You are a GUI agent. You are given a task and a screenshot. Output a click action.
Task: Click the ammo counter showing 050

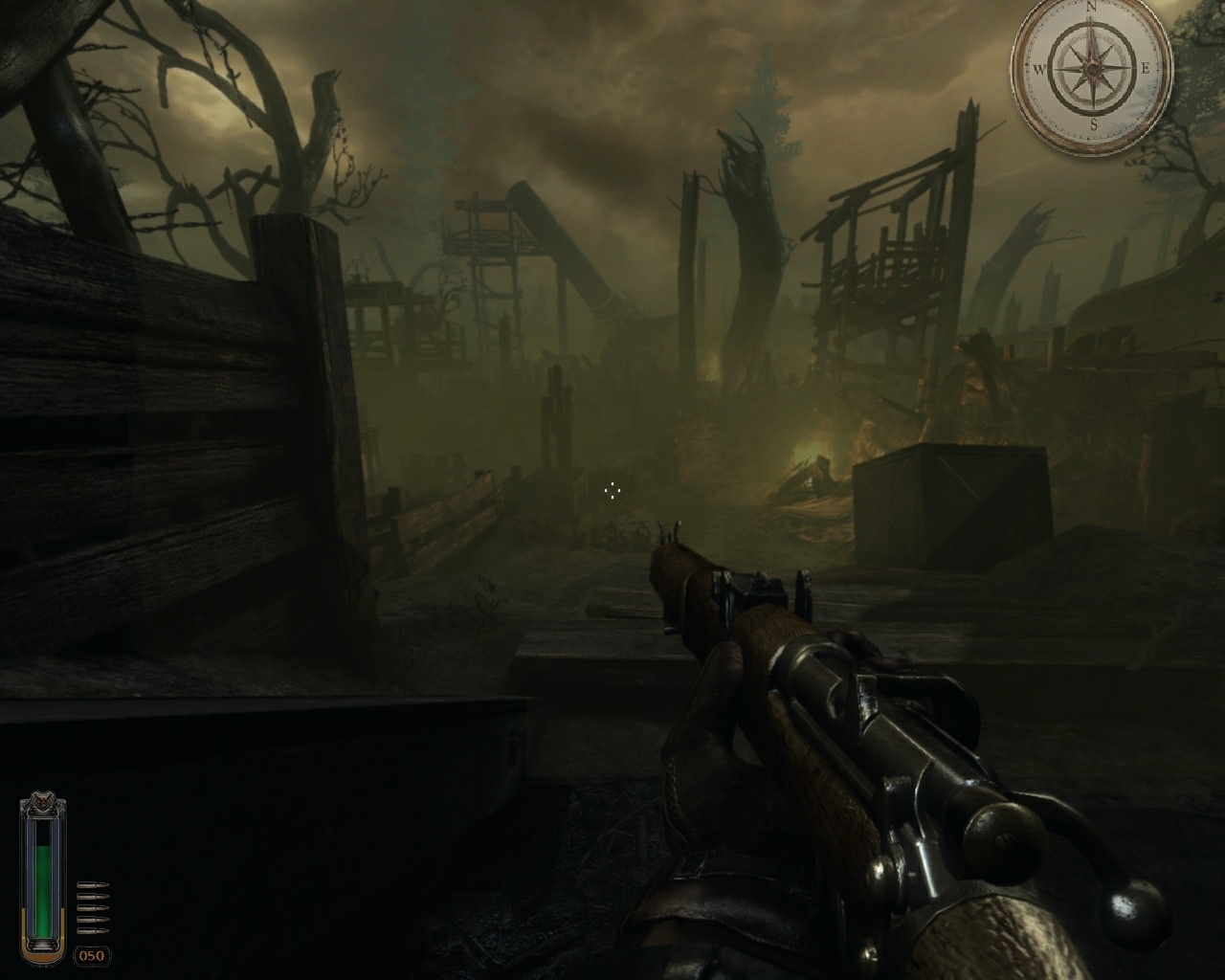(92, 954)
